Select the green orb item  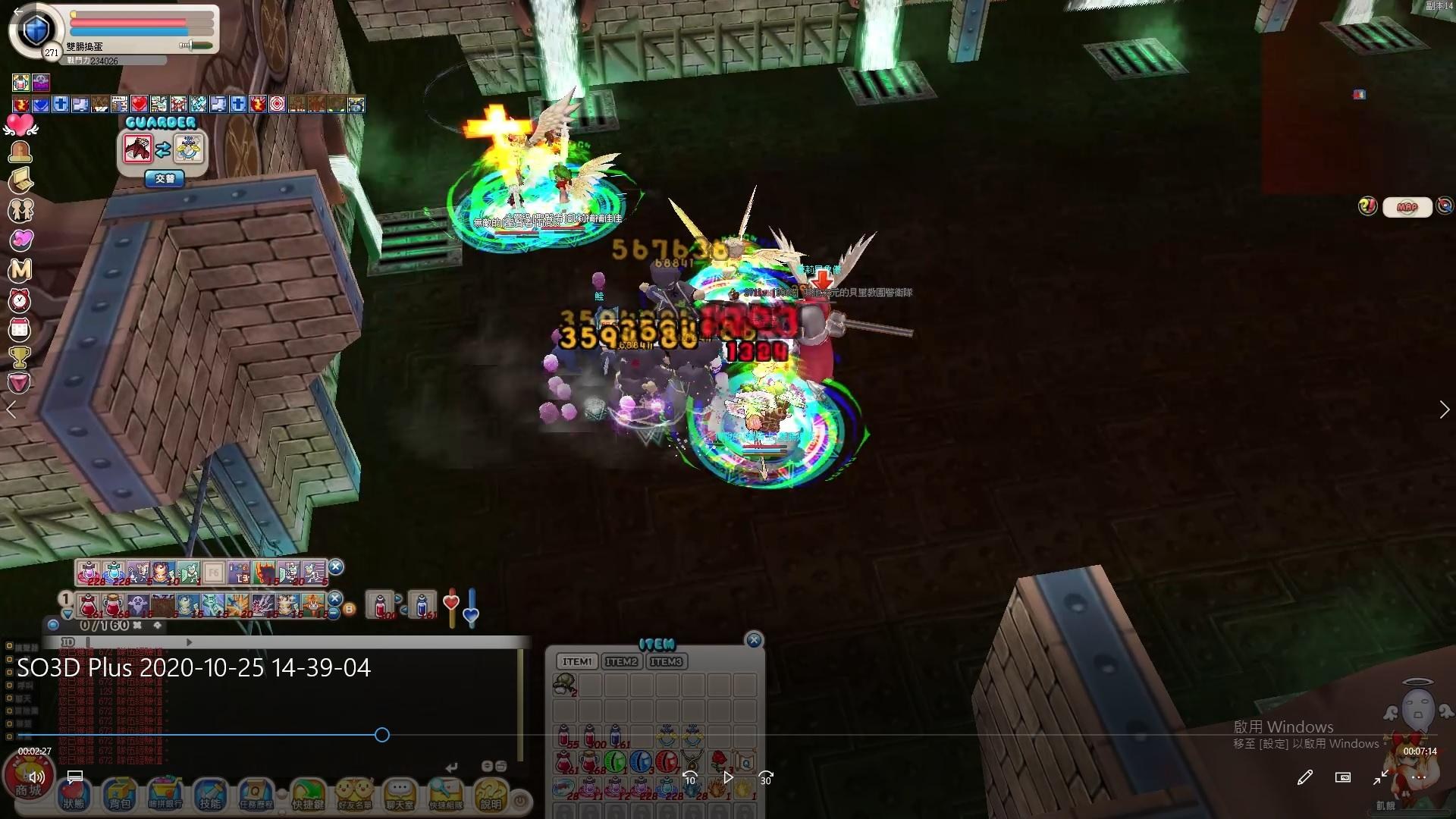coord(615,761)
